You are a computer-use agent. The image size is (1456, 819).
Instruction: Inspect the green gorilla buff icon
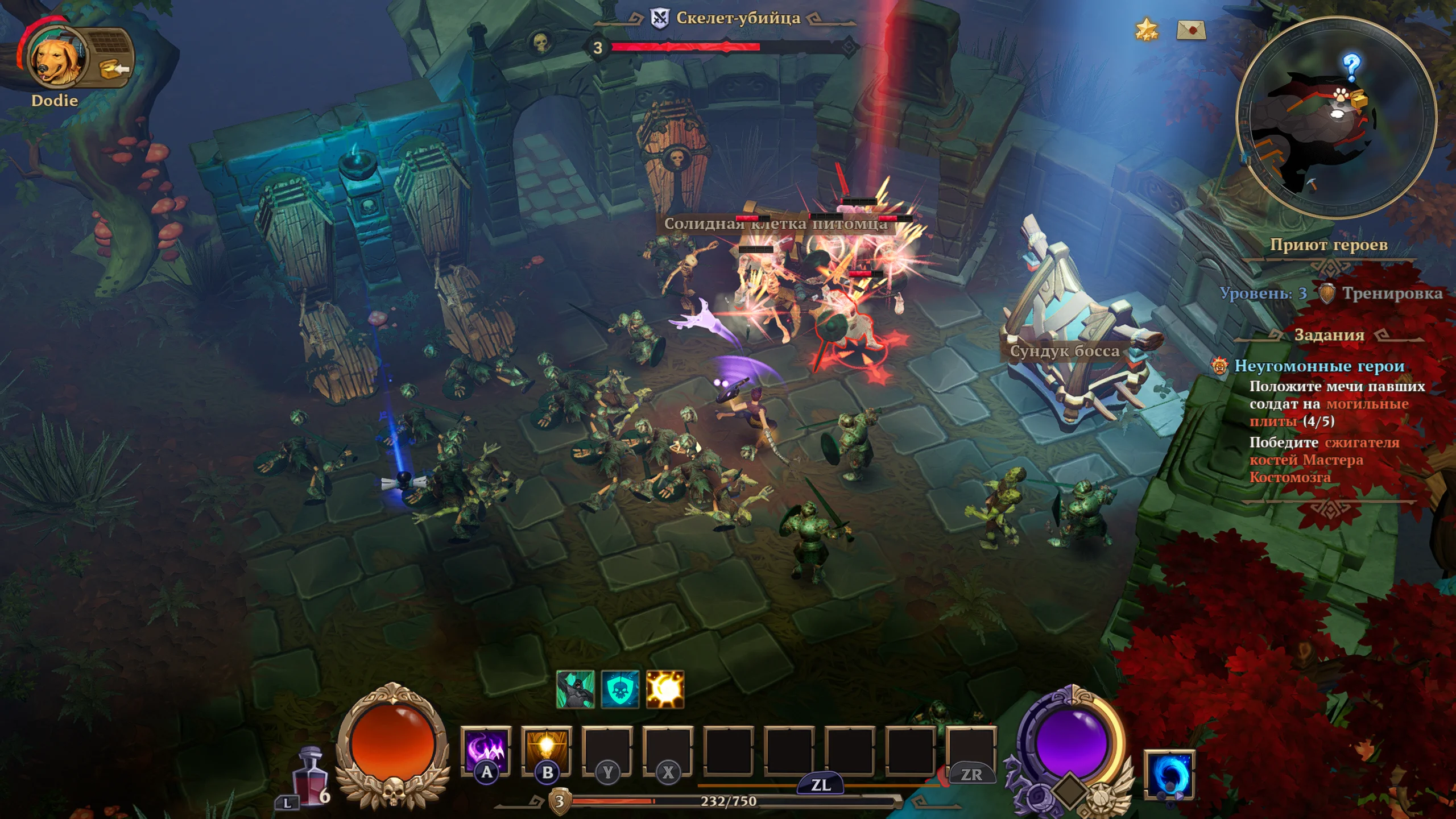(x=576, y=689)
